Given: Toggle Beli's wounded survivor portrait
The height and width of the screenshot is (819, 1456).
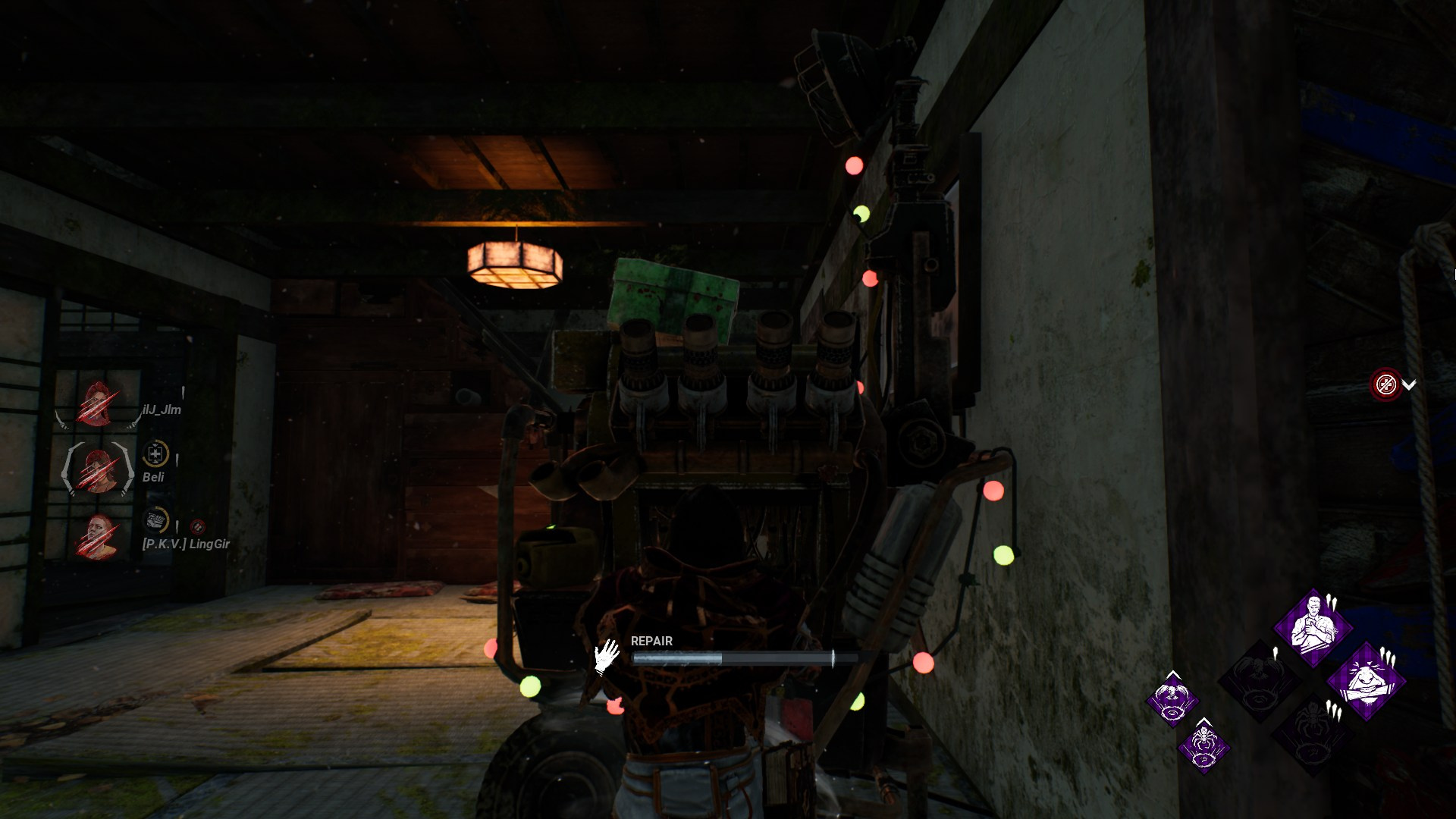Looking at the screenshot, I should tap(99, 469).
